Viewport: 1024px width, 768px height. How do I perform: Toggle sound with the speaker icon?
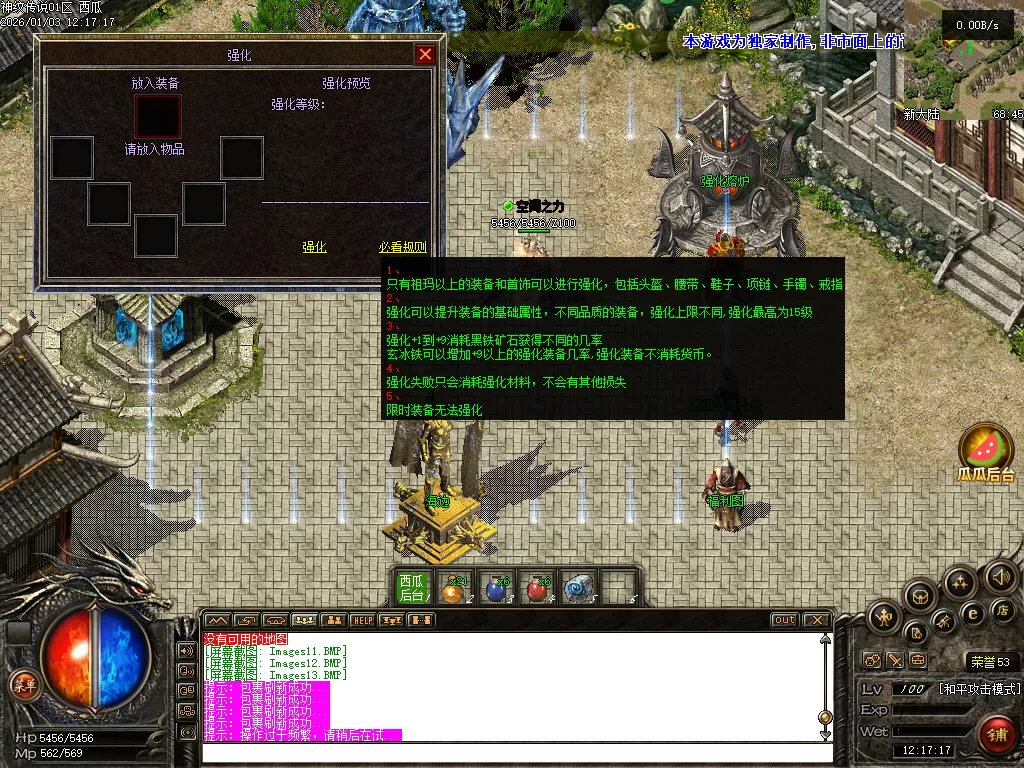1000,577
